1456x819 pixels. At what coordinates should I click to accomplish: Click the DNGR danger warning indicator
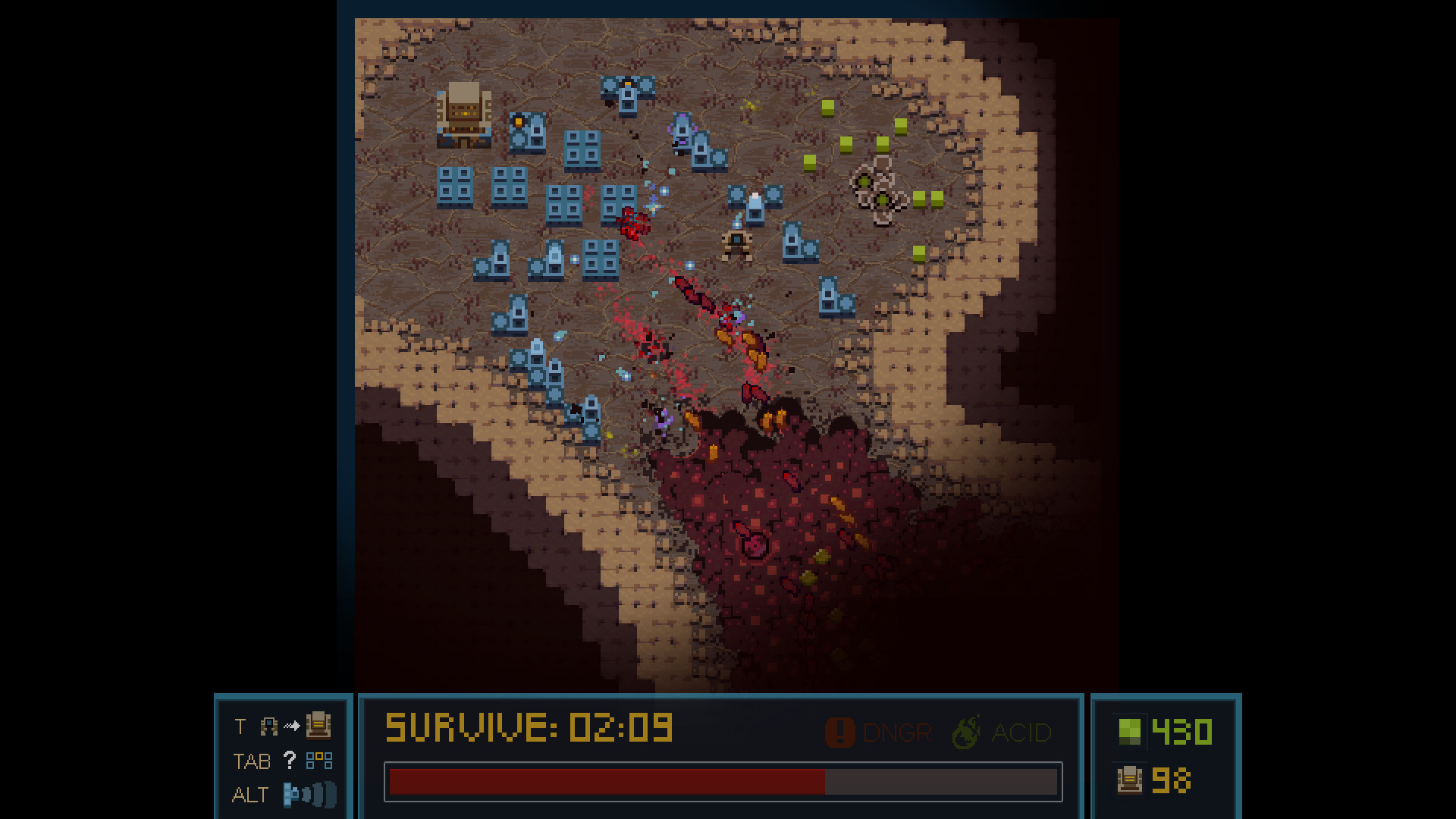point(878,733)
